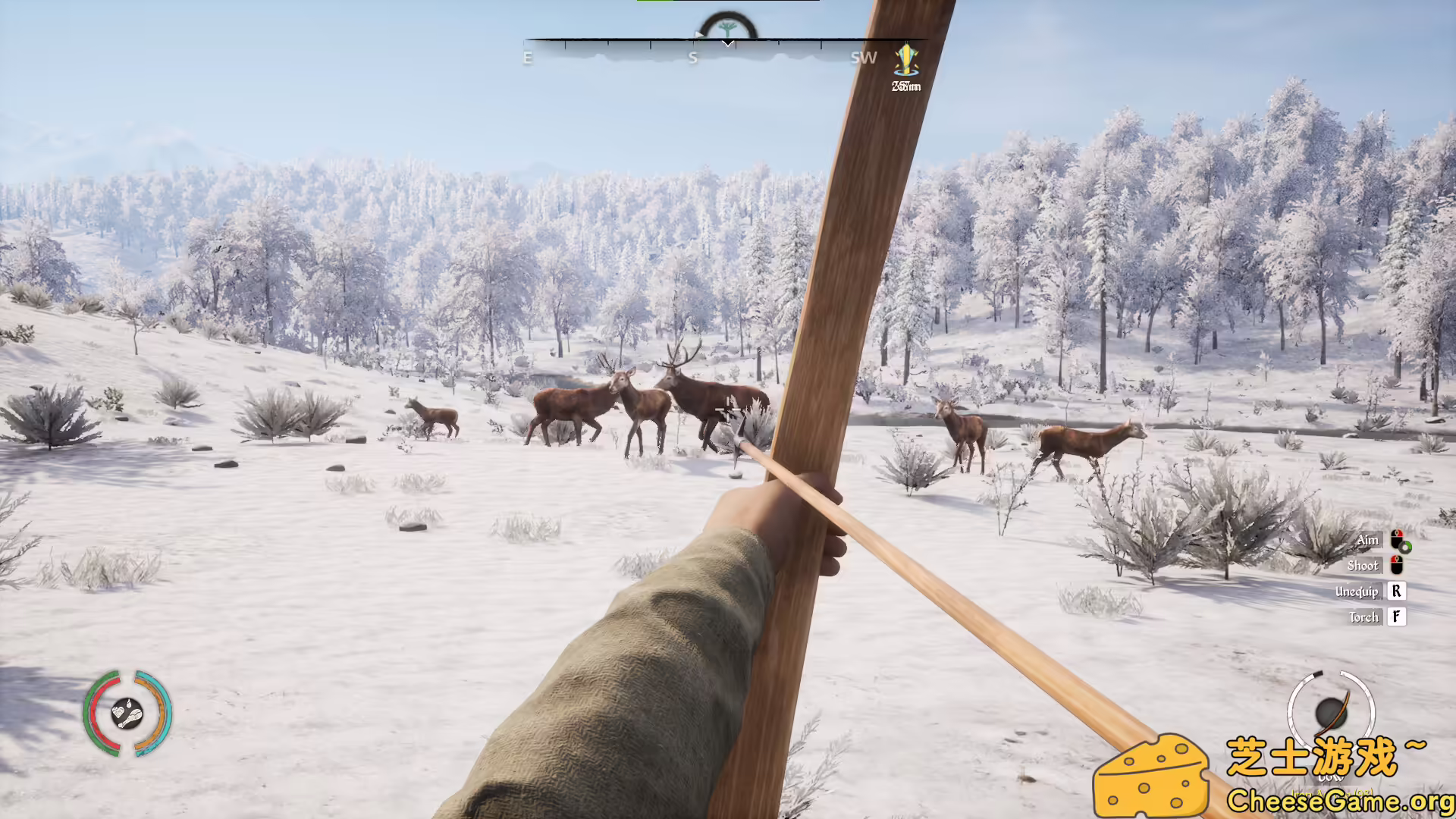1456x819 pixels.
Task: Click the water droplet thirst icon
Action: [x=129, y=704]
